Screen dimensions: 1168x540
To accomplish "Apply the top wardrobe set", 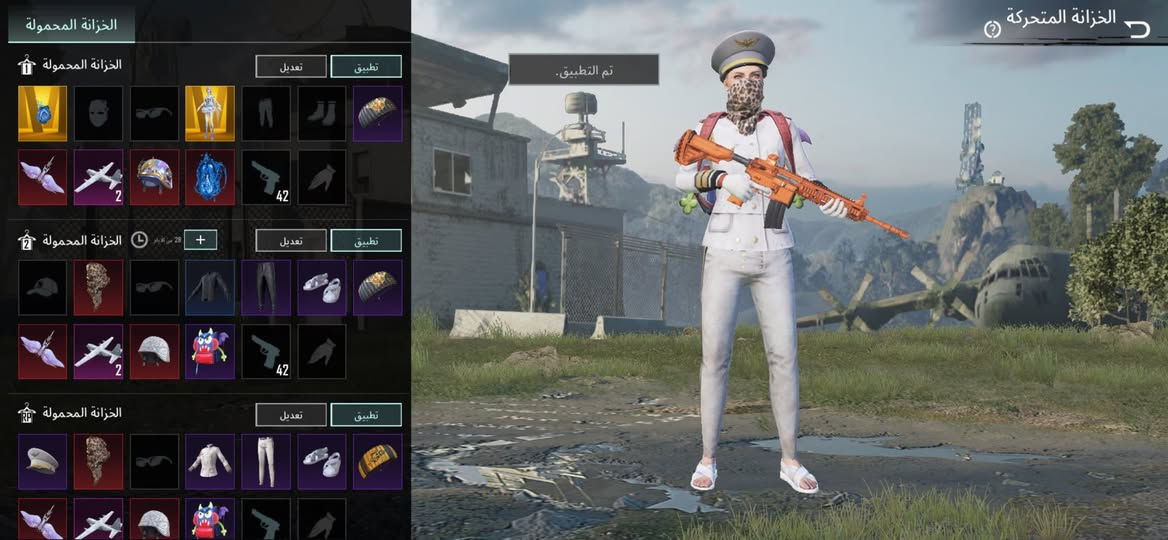I will pos(366,66).
